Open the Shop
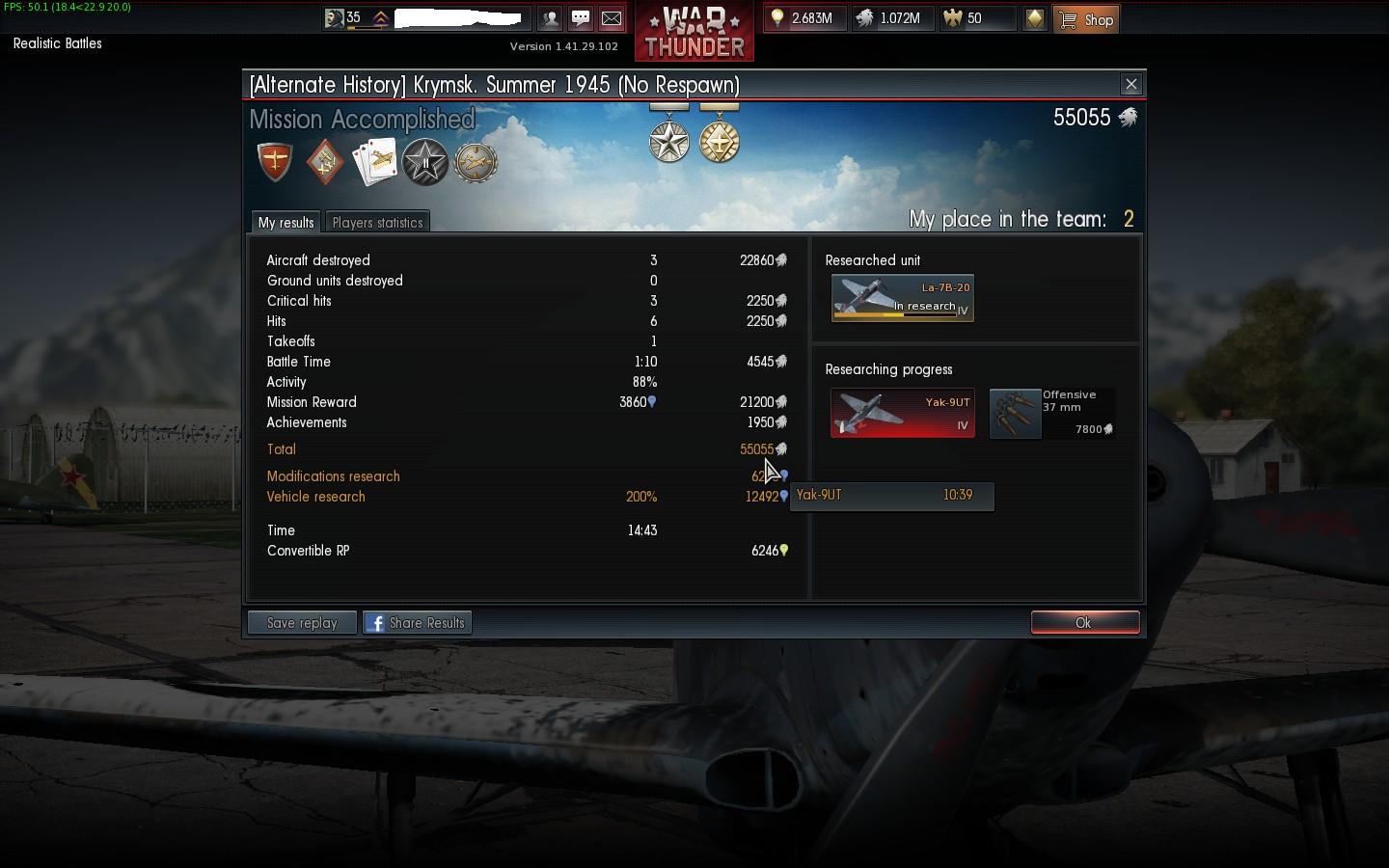This screenshot has width=1389, height=868. point(1086,19)
